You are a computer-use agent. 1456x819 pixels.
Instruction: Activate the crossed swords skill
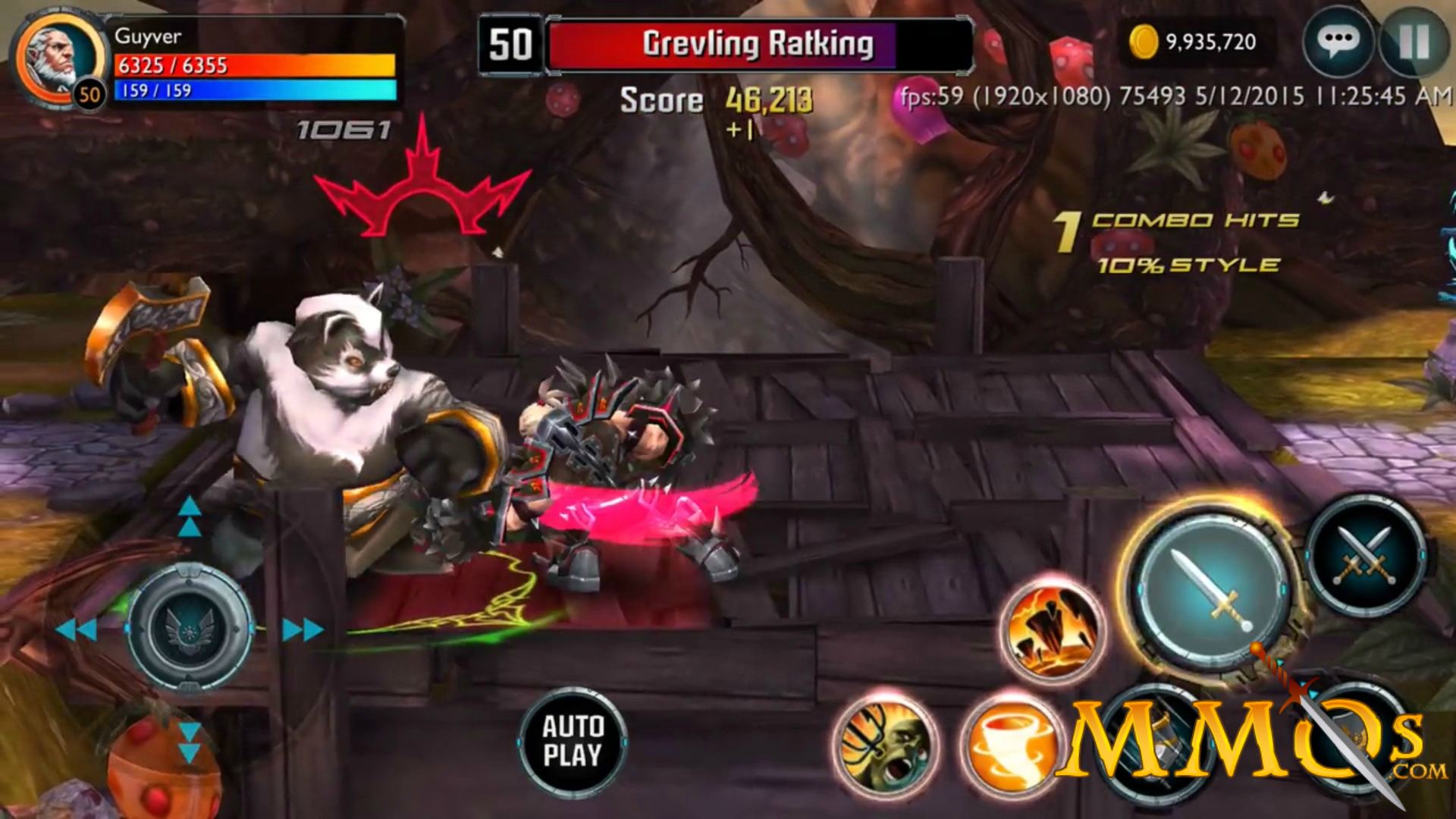tap(1365, 557)
